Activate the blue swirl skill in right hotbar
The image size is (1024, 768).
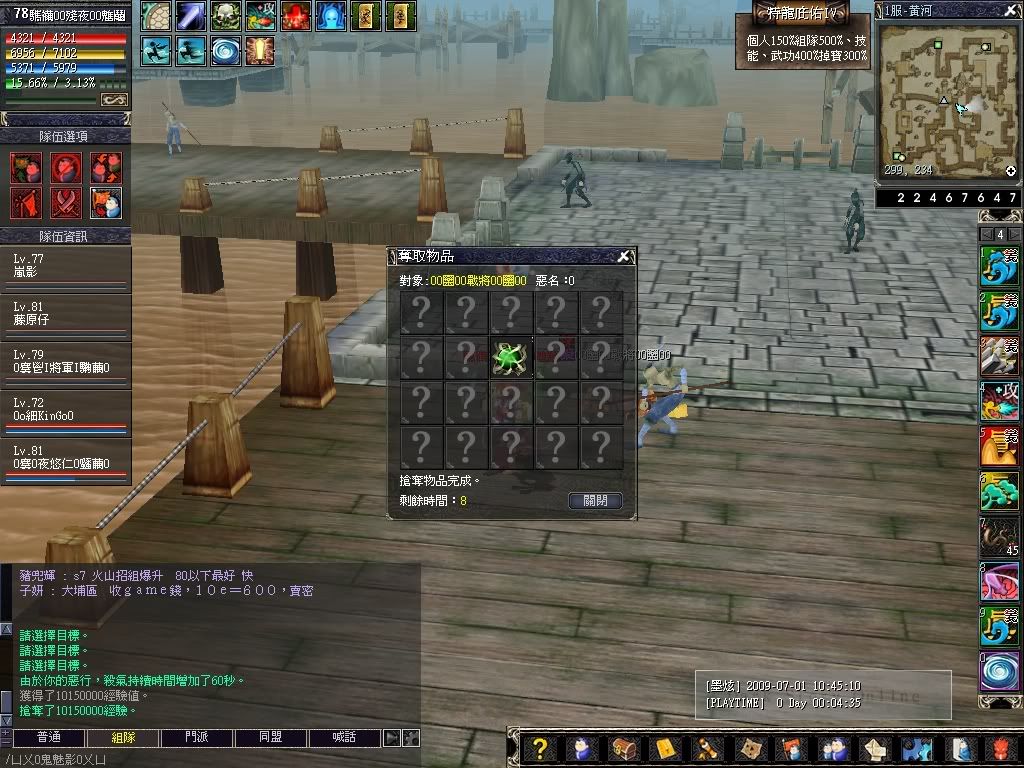tap(999, 670)
